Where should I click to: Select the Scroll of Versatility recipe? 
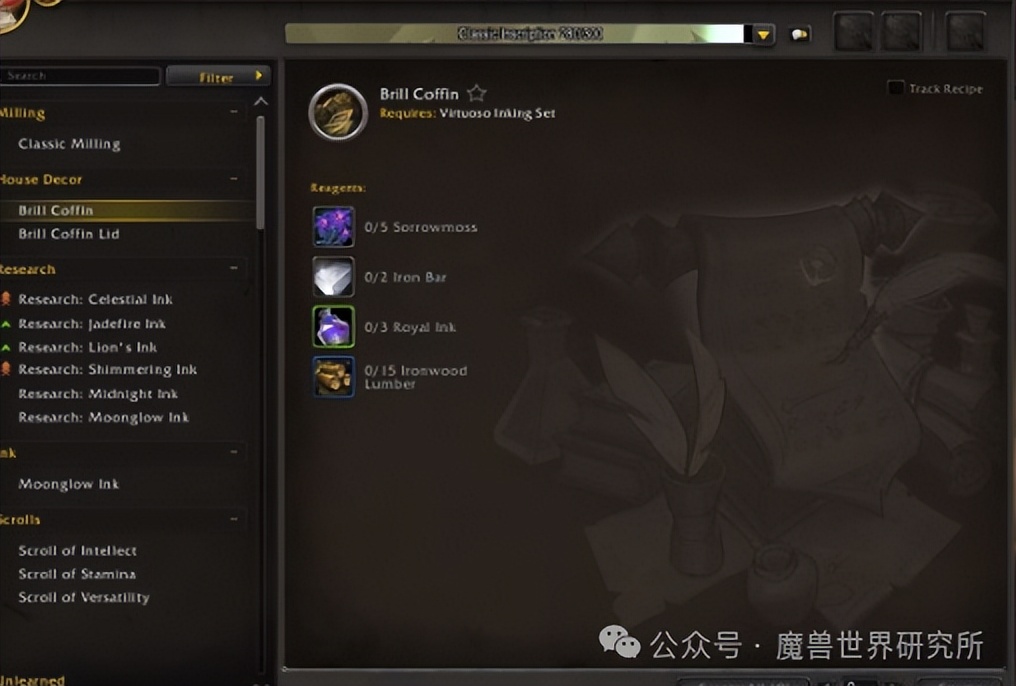click(x=83, y=598)
